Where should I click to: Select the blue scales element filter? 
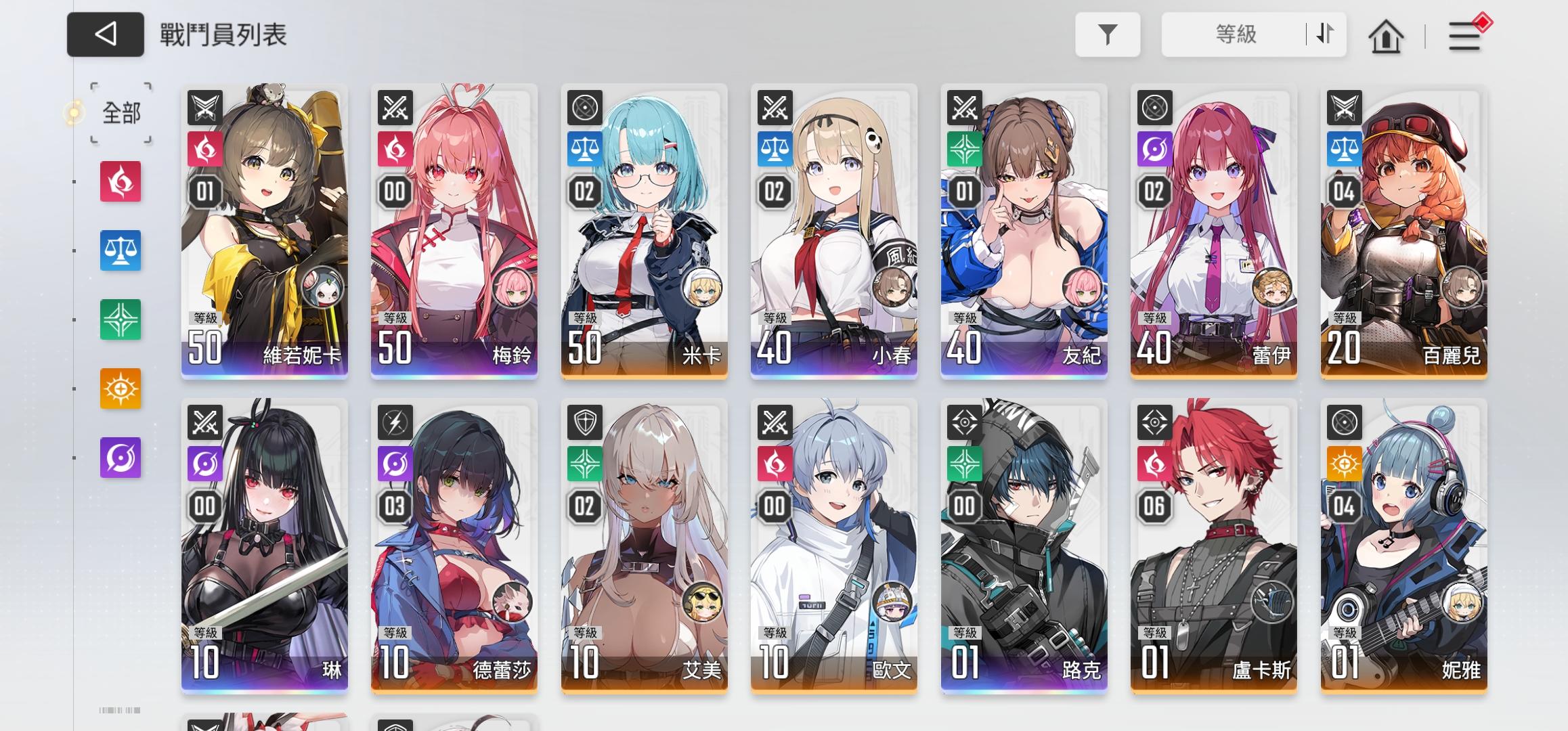coord(121,251)
